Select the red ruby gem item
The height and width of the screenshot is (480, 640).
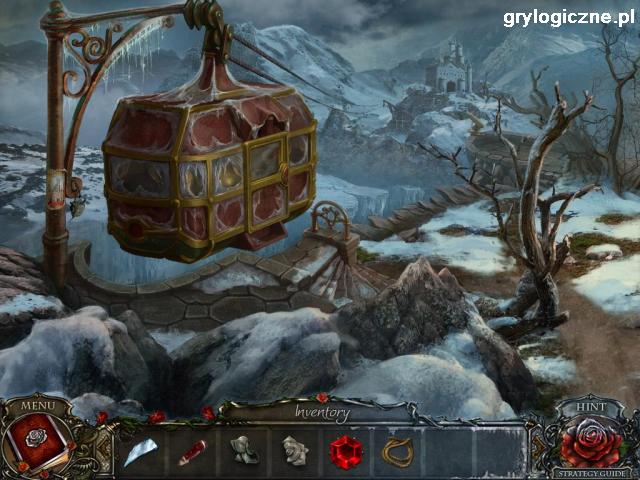[x=345, y=451]
